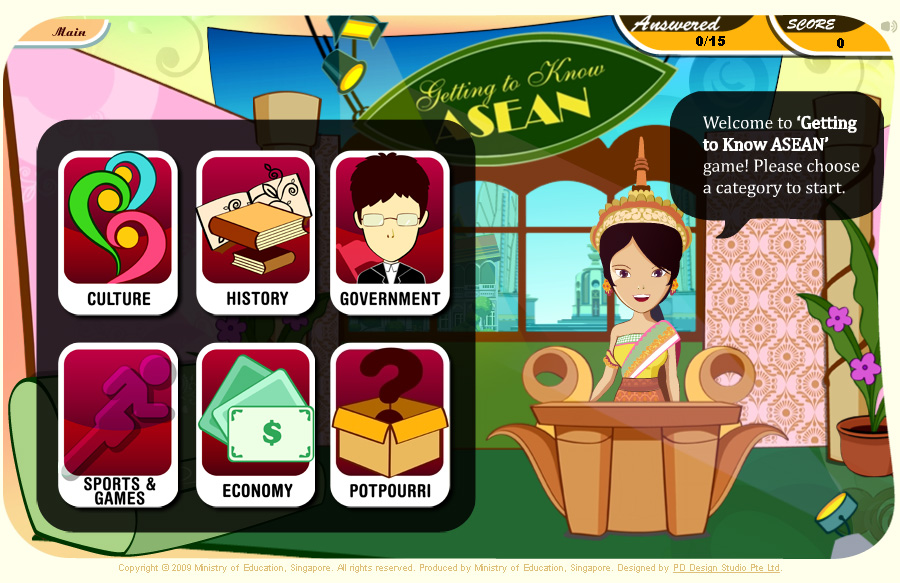Pick the Sports & Games category
The width and height of the screenshot is (900, 583).
point(118,425)
